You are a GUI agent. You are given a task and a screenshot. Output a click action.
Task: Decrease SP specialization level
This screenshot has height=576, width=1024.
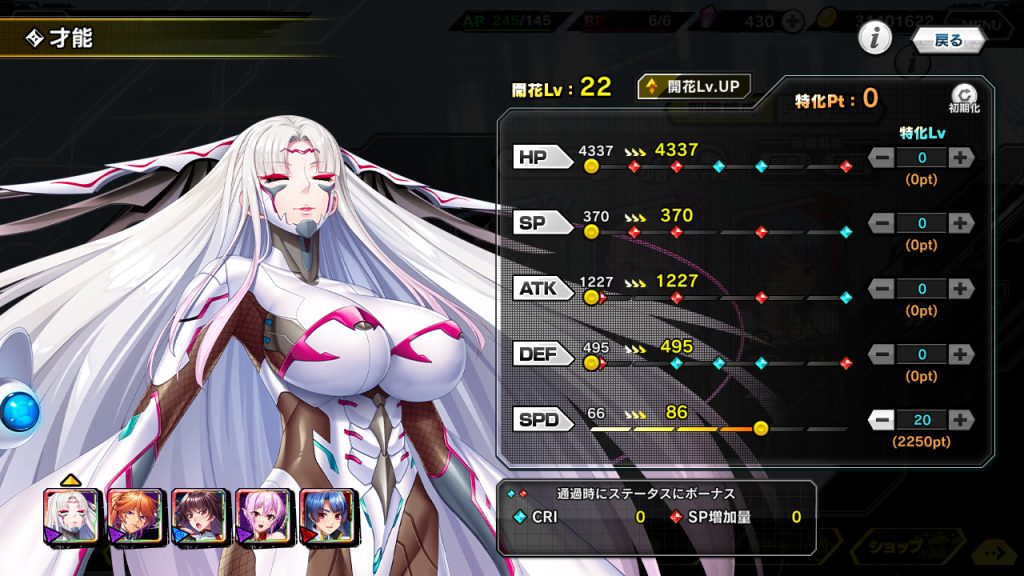(x=882, y=223)
